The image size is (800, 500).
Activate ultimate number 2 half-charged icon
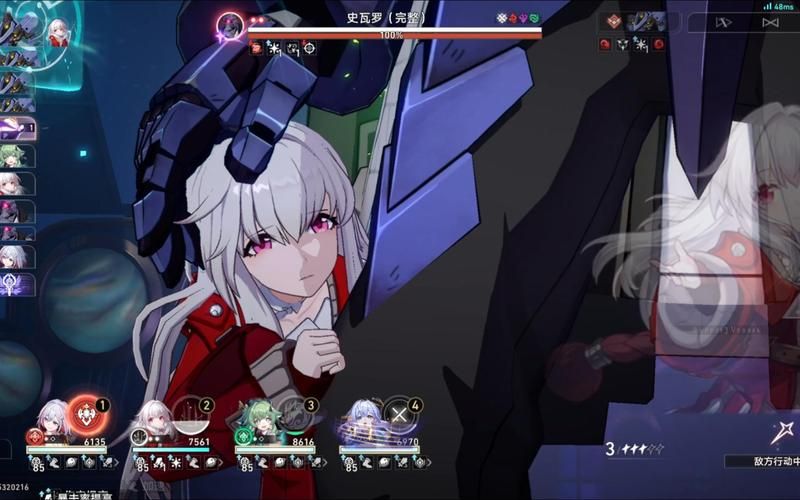191,414
